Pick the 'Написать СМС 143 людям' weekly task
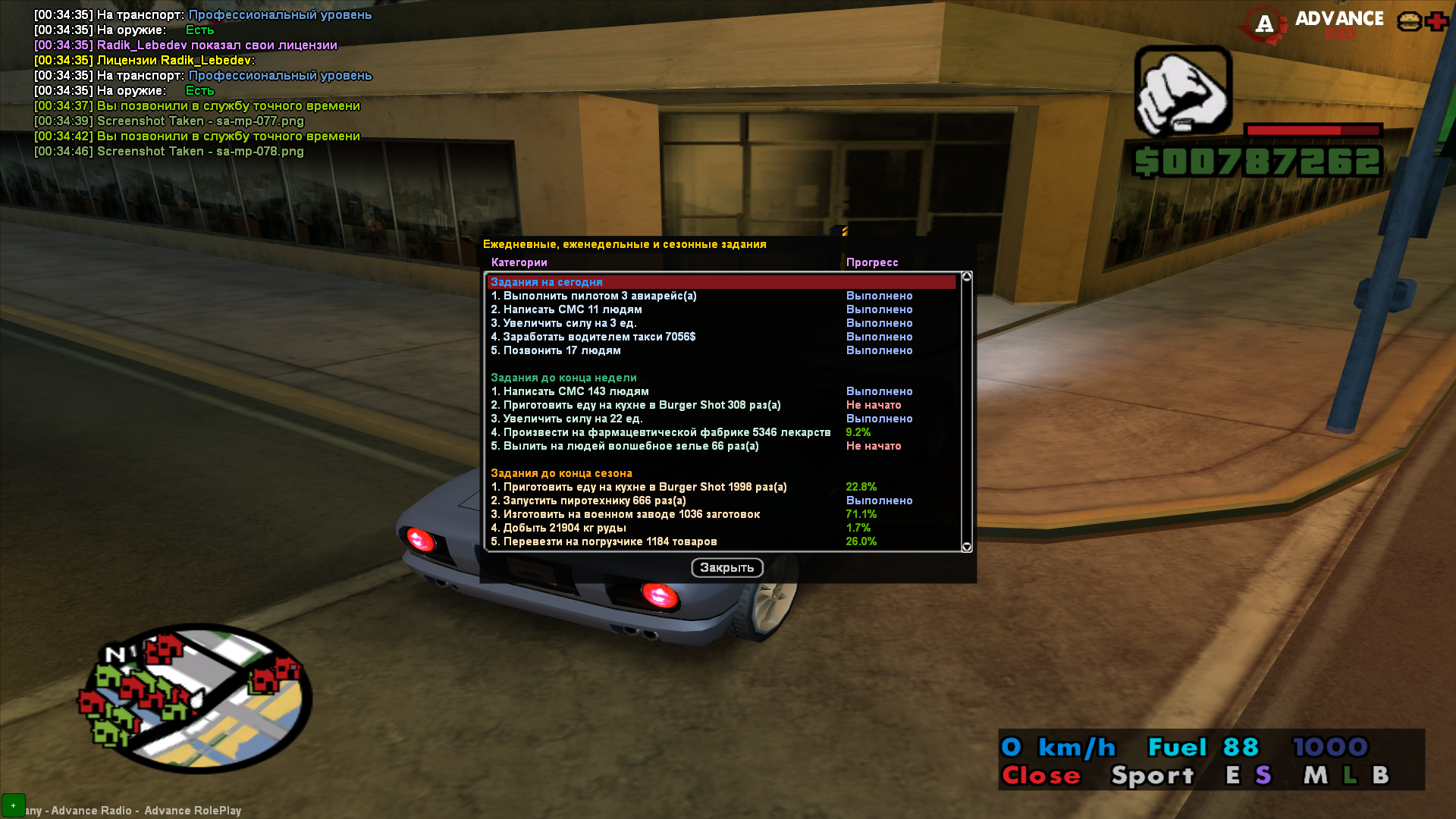 tap(570, 391)
